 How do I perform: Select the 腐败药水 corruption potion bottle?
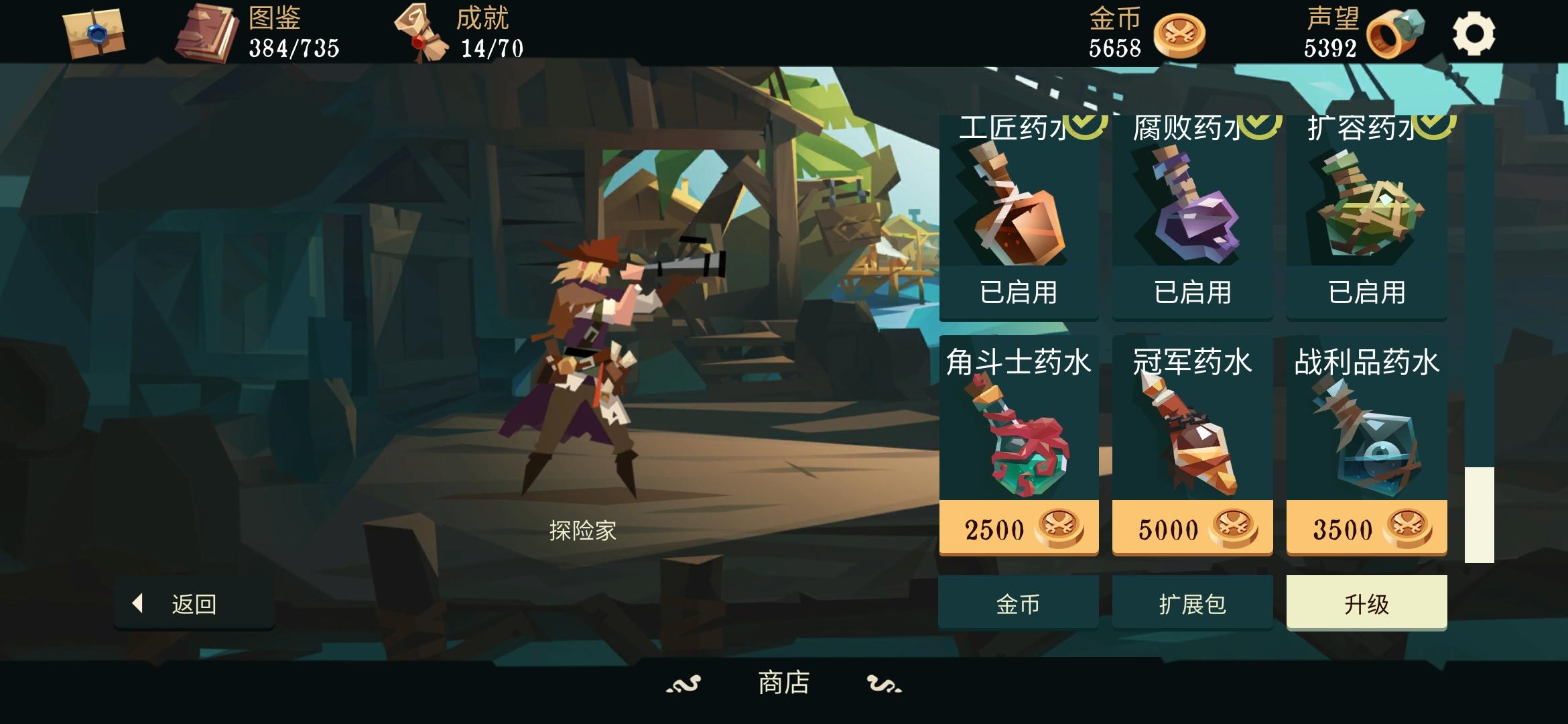point(1192,215)
